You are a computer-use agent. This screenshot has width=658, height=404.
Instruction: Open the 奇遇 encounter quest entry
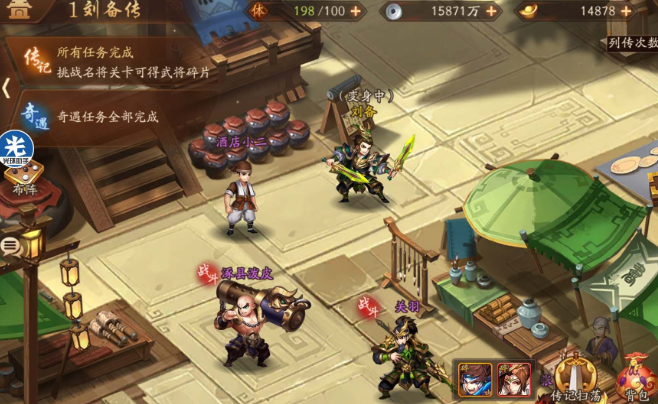point(36,113)
